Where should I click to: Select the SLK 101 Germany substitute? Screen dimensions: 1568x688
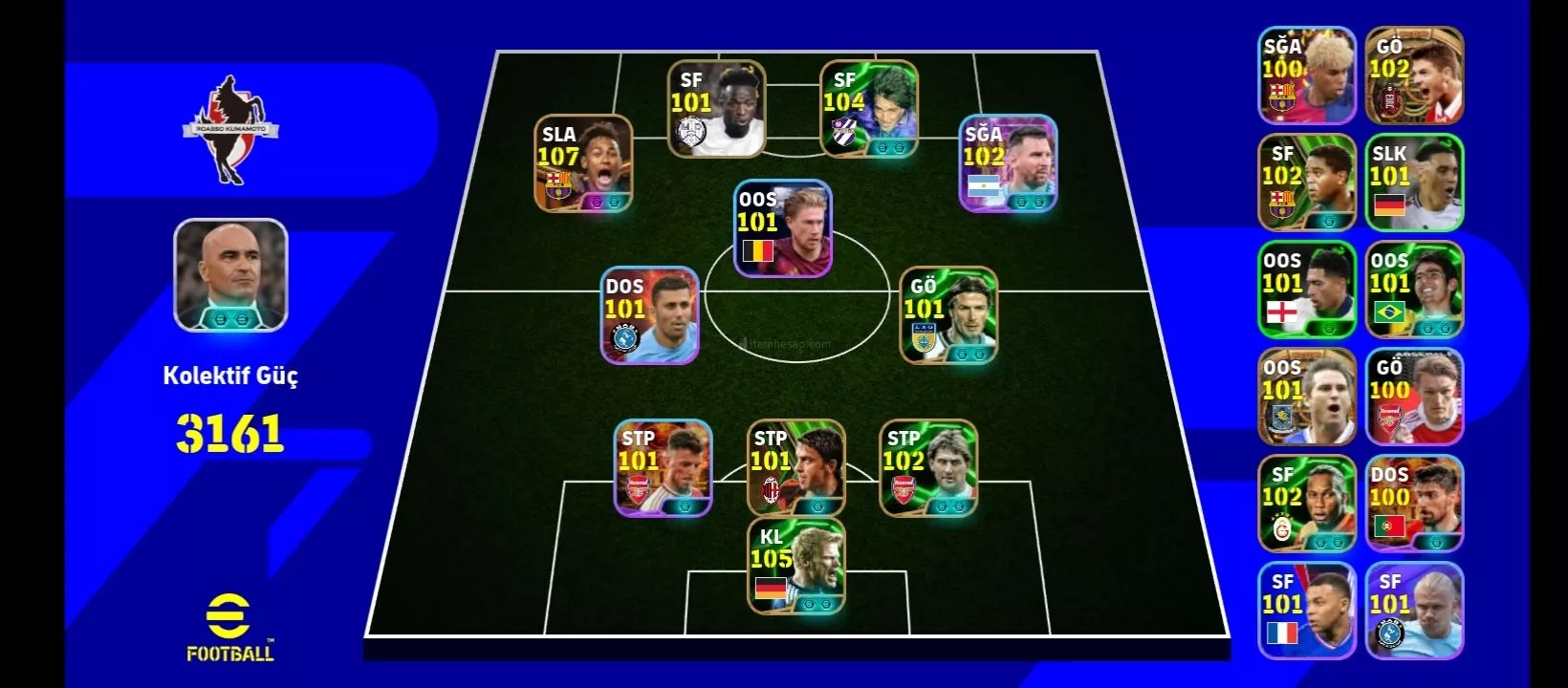1414,183
